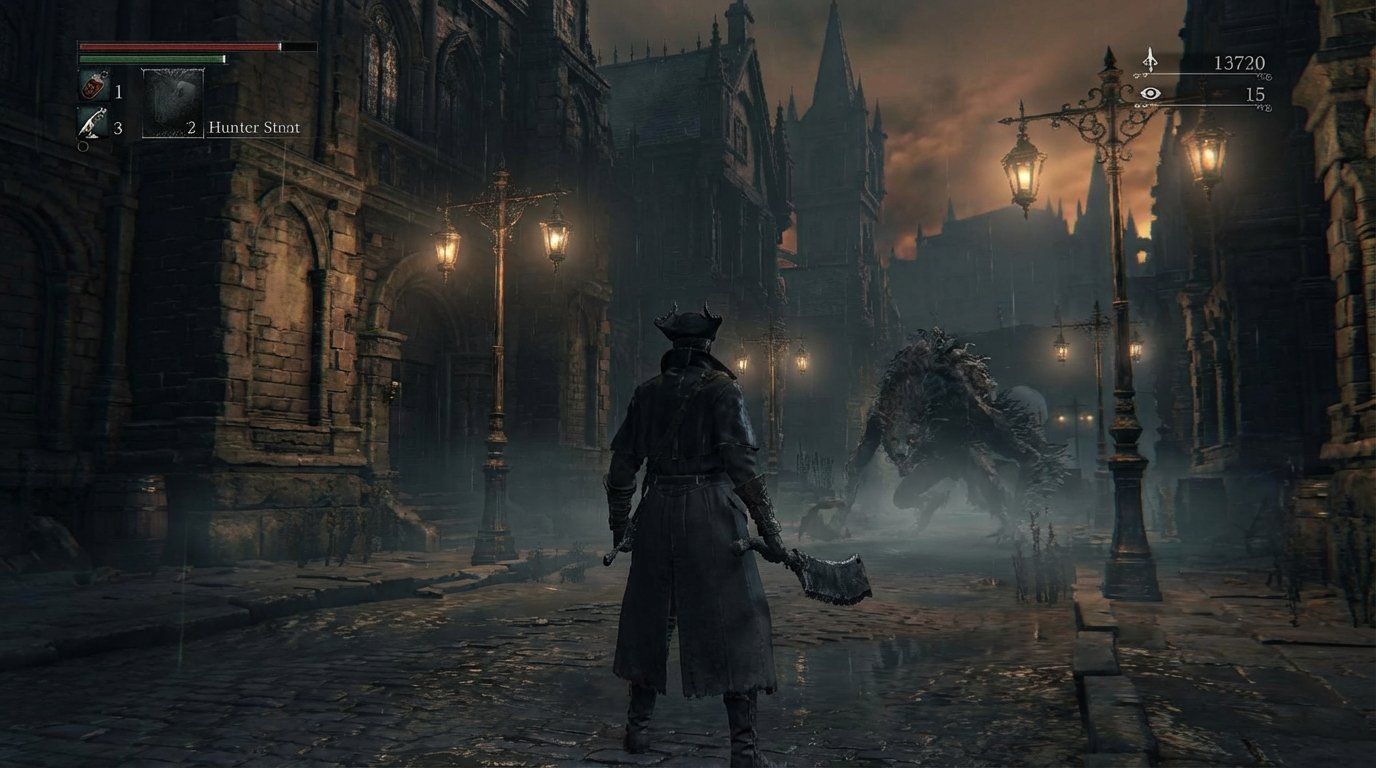This screenshot has height=768, width=1376.
Task: Expand the Blood Echoes counter panel
Action: (1239, 62)
